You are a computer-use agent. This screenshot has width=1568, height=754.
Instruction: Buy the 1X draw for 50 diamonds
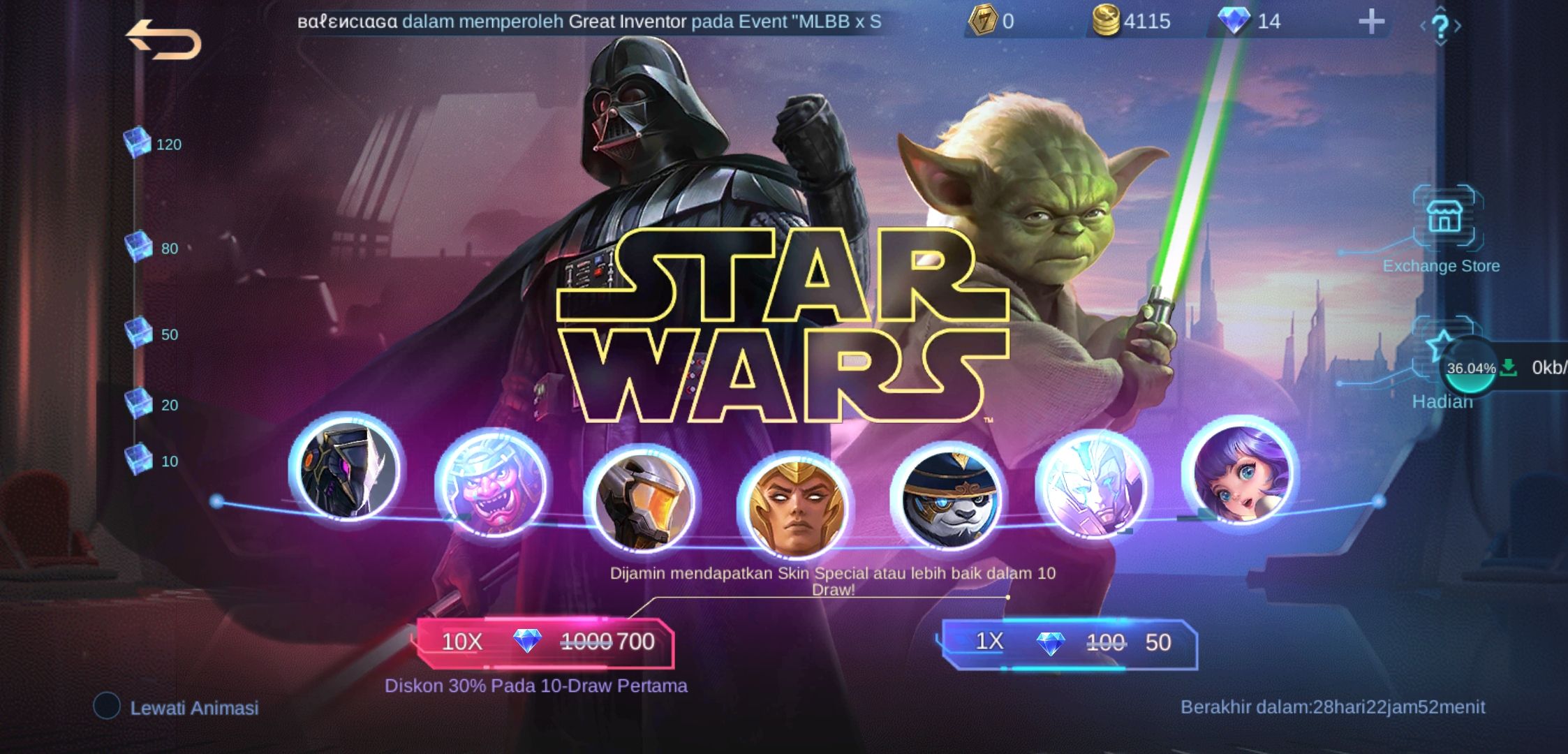1070,642
